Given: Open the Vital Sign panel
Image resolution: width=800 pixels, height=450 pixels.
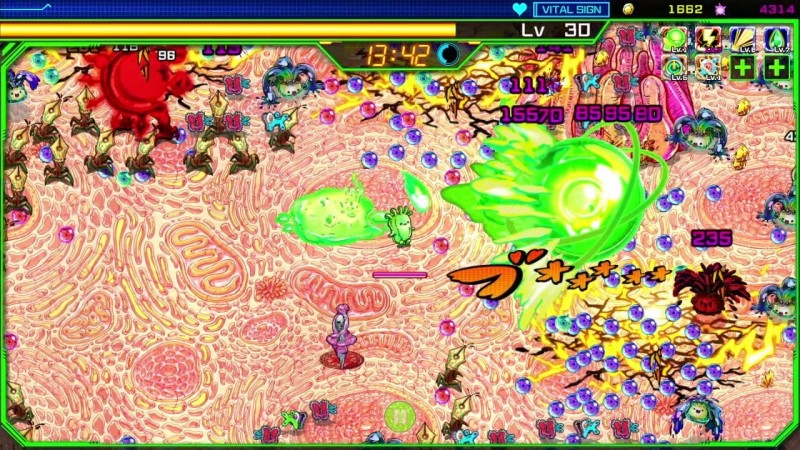Looking at the screenshot, I should coord(572,9).
